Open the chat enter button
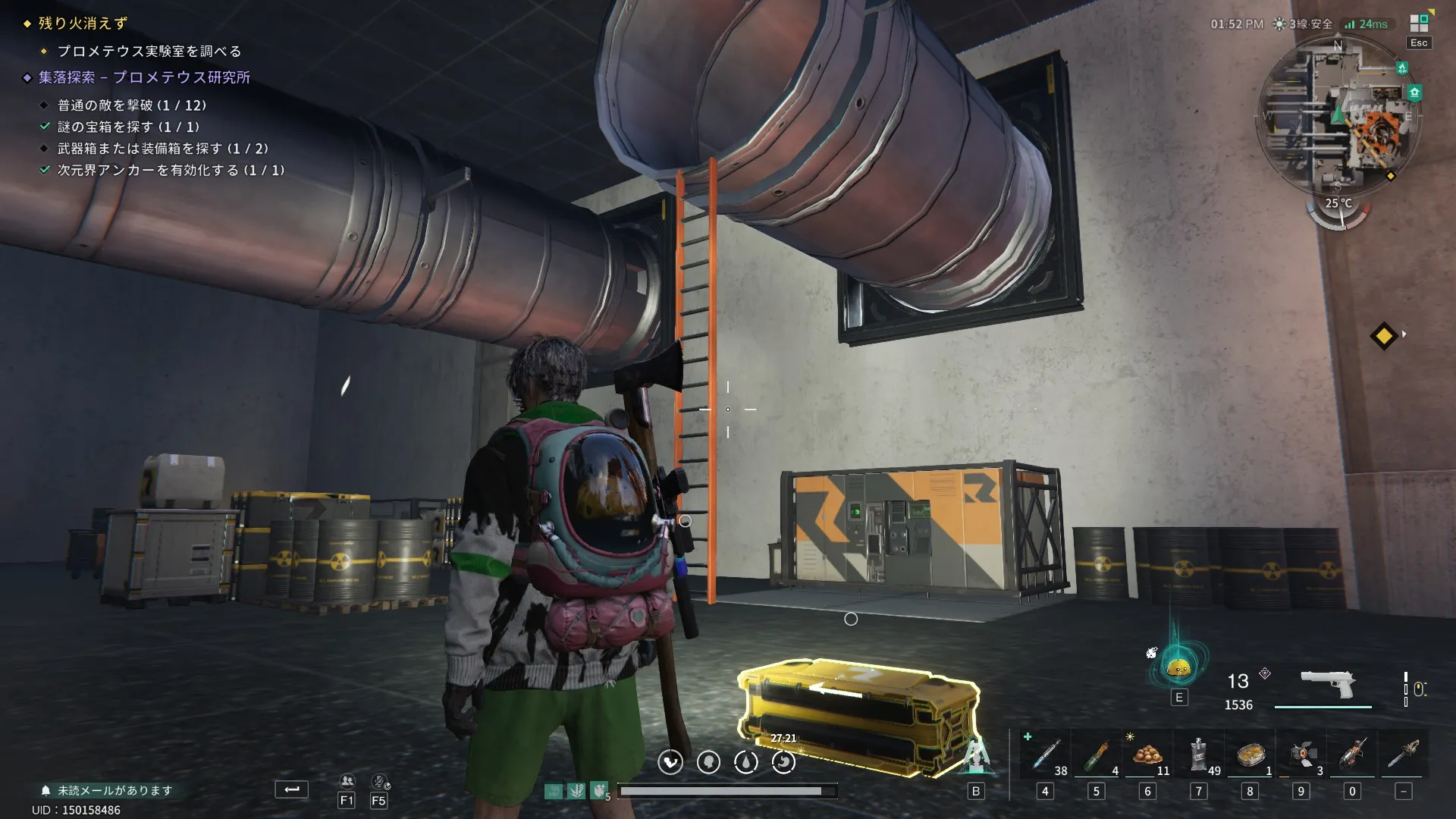This screenshot has width=1456, height=819. 291,789
